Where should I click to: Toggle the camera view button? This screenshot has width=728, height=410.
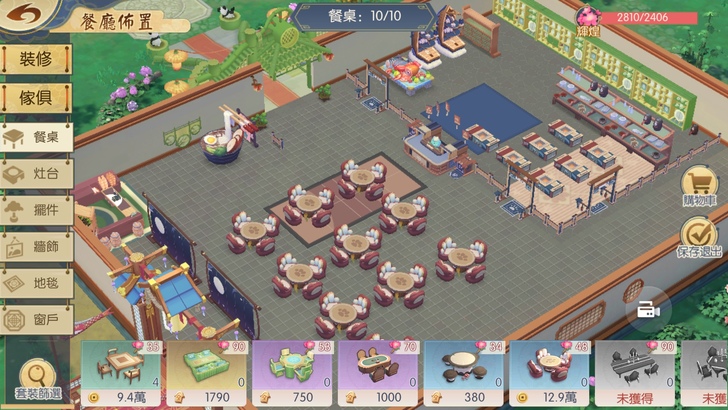coord(648,310)
